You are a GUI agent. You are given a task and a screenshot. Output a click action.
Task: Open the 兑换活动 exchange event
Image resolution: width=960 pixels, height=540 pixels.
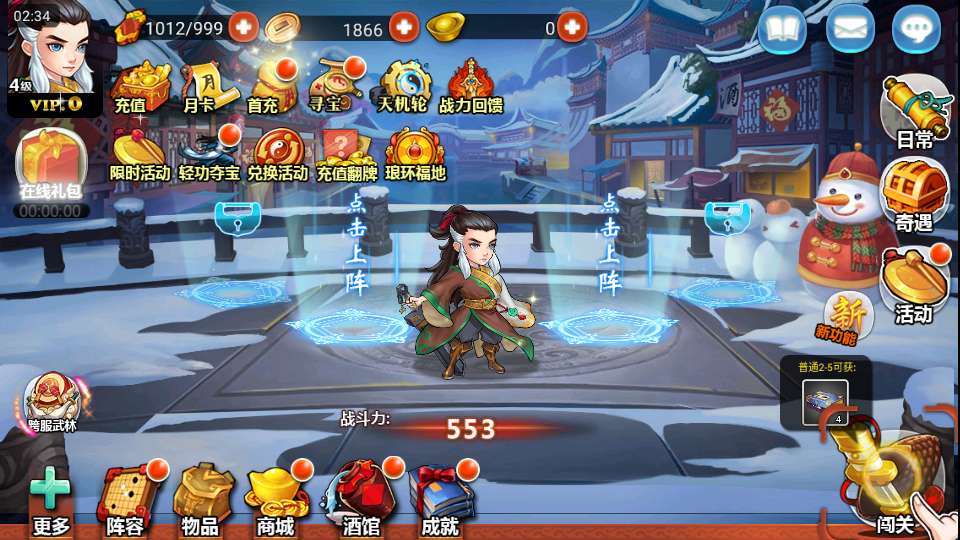pyautogui.click(x=276, y=154)
